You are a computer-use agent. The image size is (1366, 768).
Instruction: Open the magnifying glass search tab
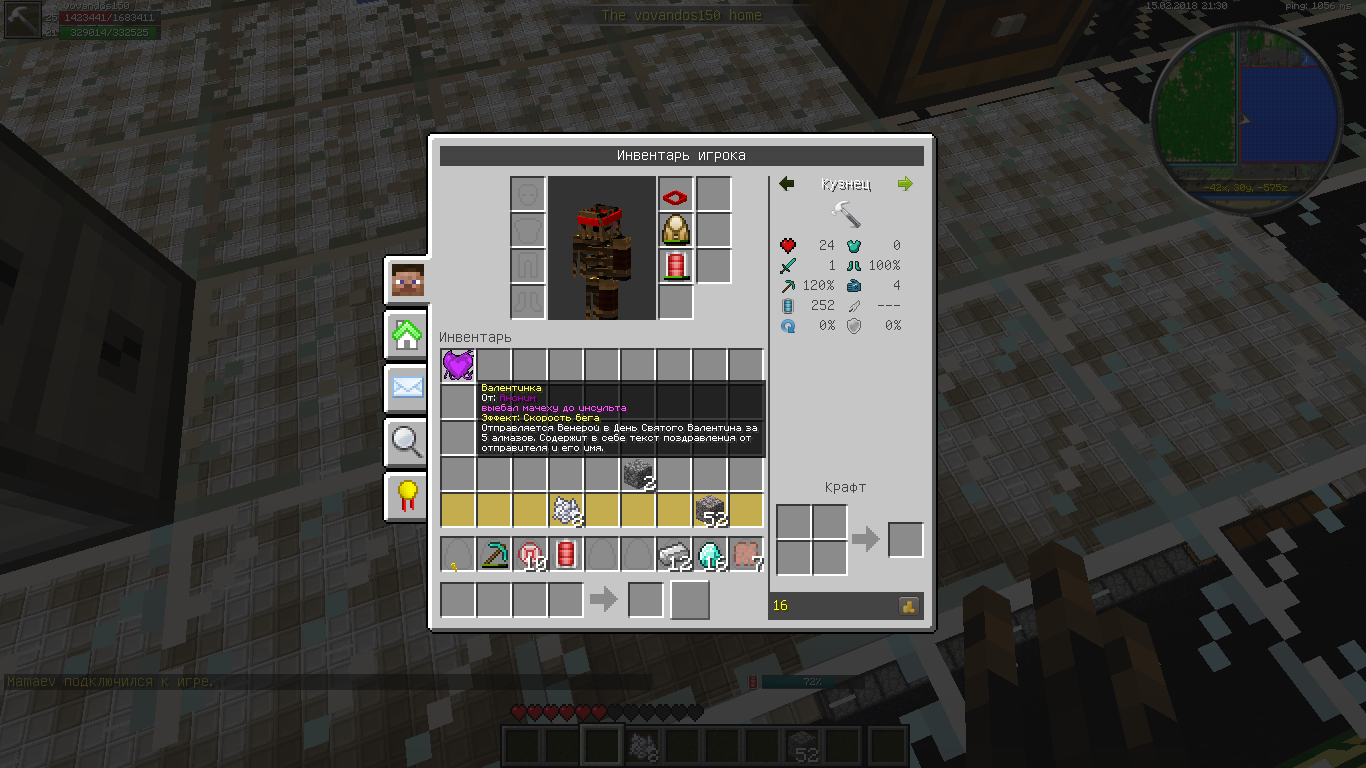click(x=407, y=441)
